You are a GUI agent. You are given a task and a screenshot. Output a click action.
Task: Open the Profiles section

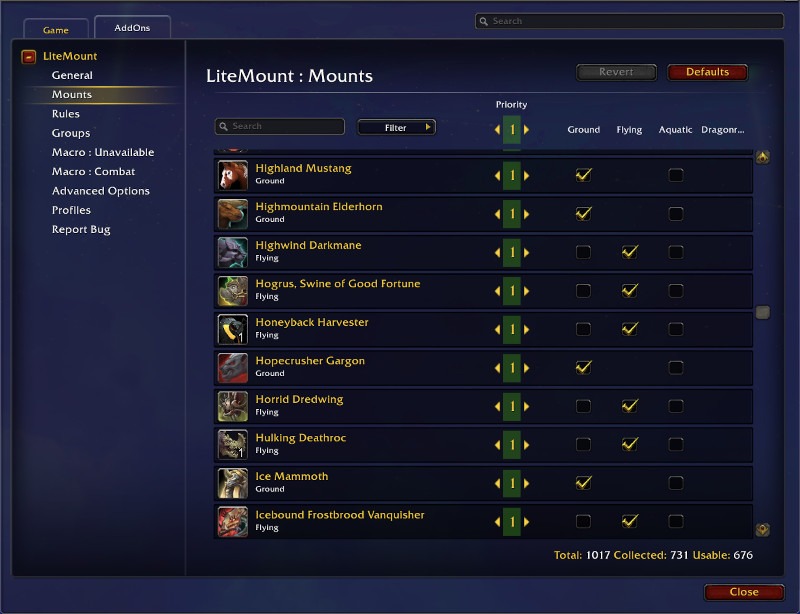[71, 210]
